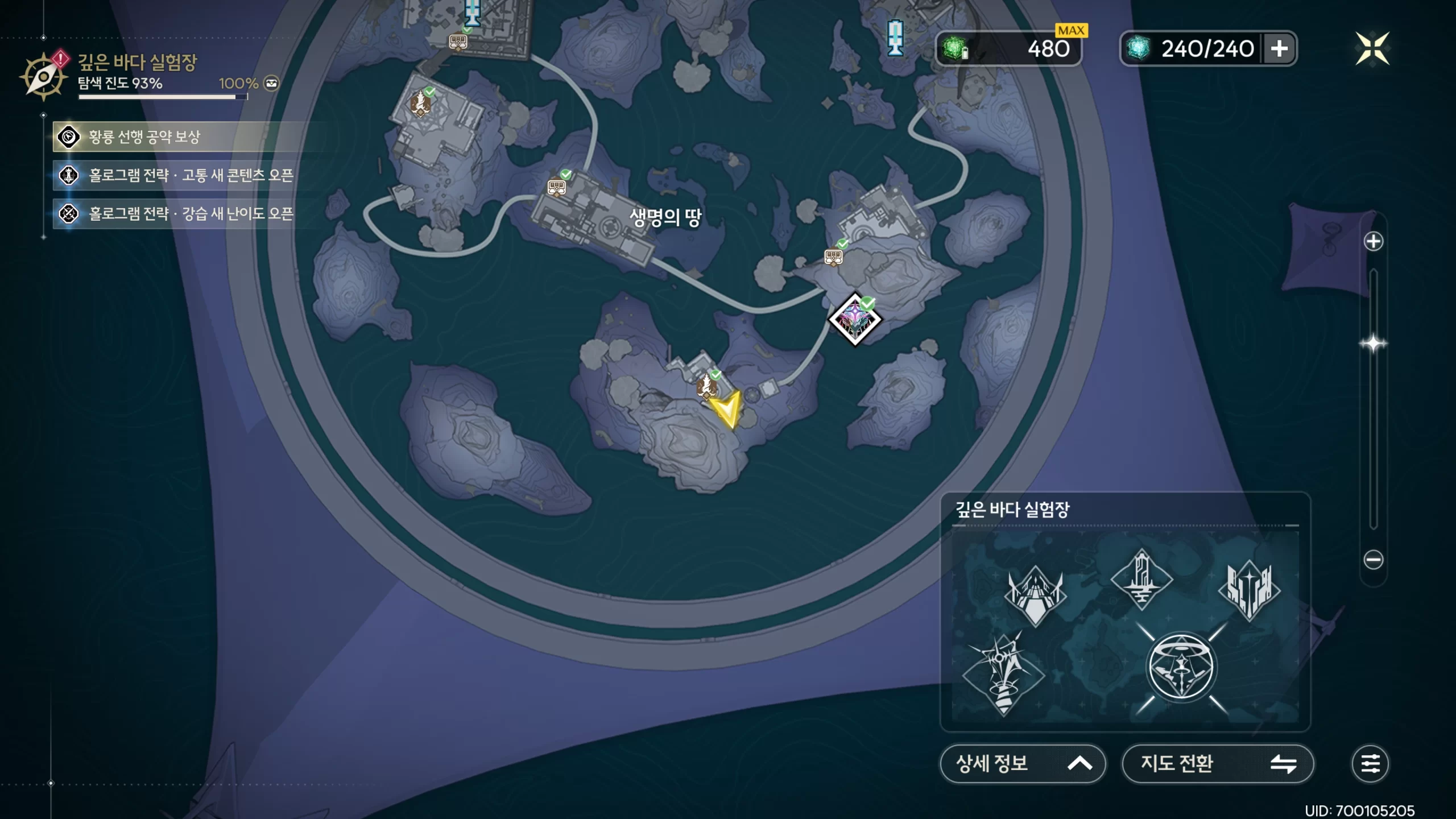Open the exploration compass icon
Image resolution: width=1456 pixels, height=819 pixels.
click(x=43, y=77)
